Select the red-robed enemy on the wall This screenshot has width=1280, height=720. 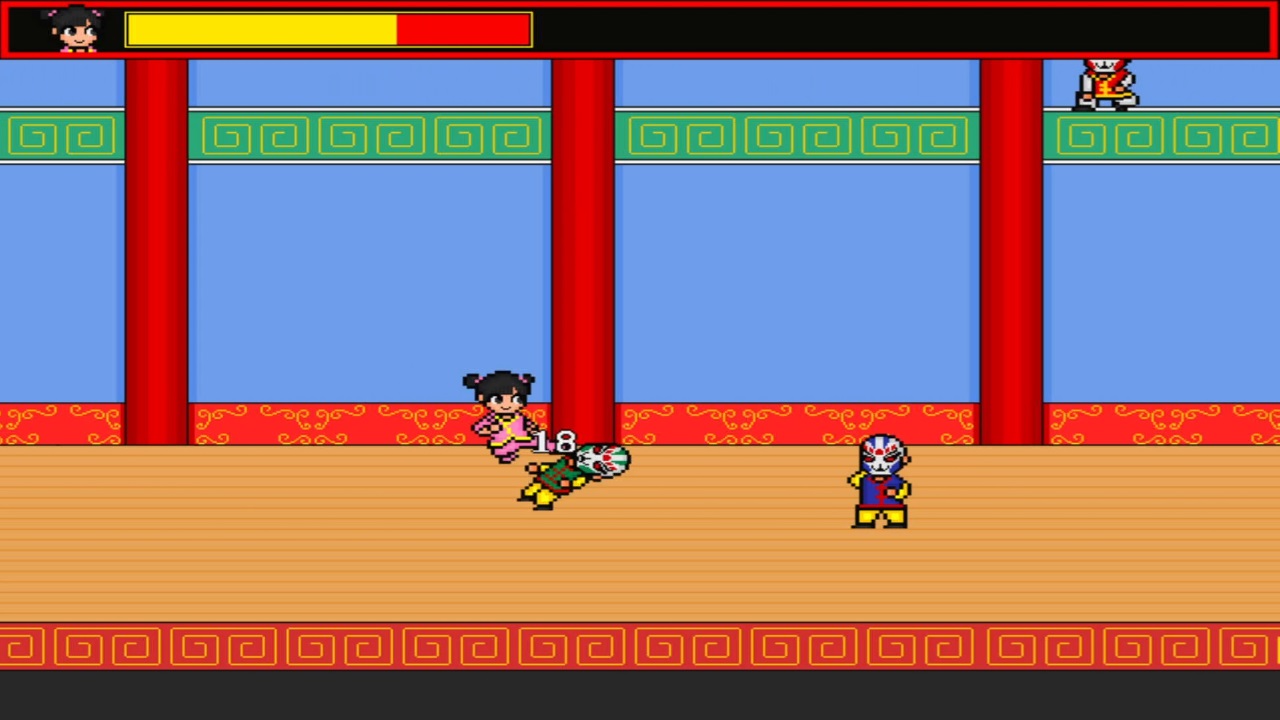[1105, 80]
